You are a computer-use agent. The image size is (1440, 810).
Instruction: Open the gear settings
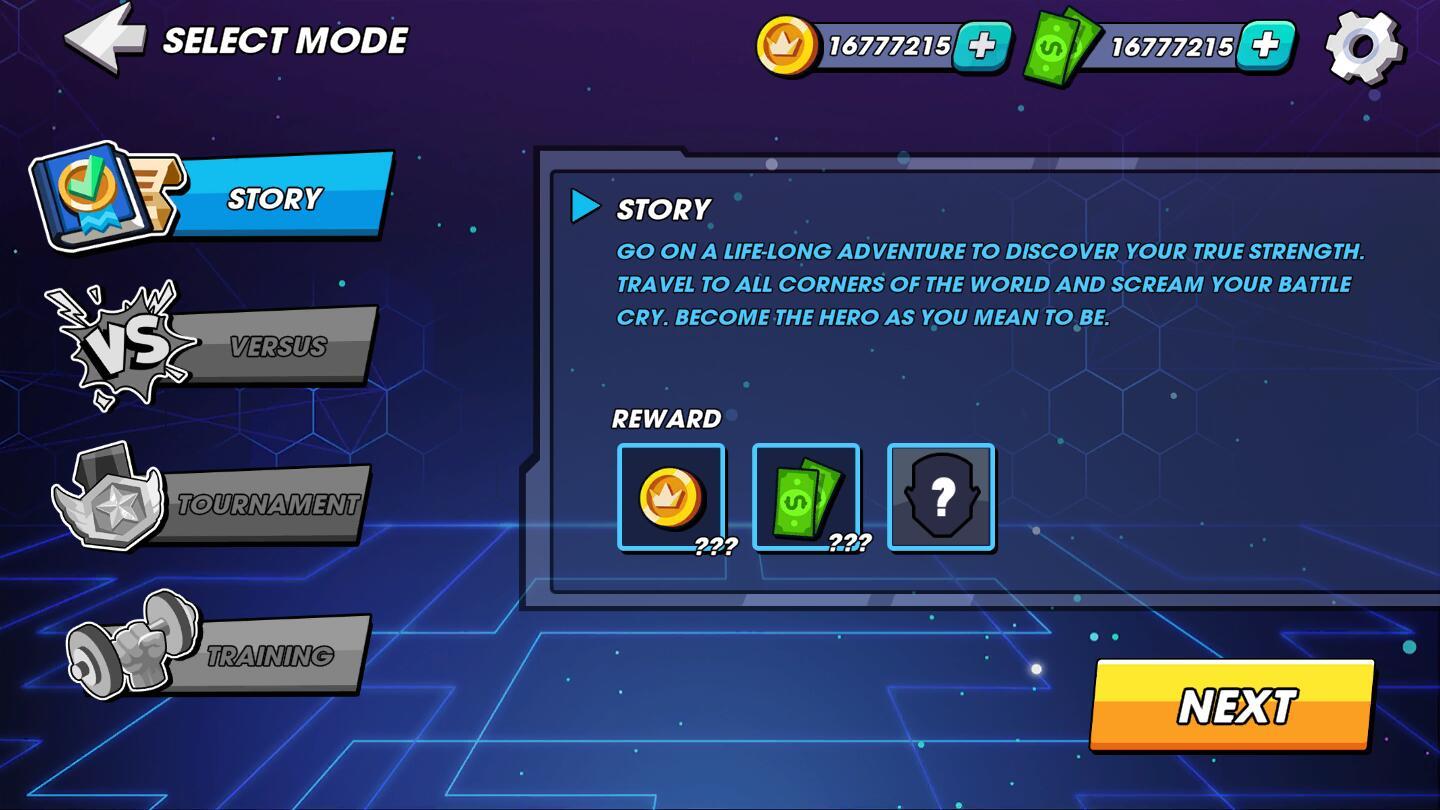click(1363, 46)
